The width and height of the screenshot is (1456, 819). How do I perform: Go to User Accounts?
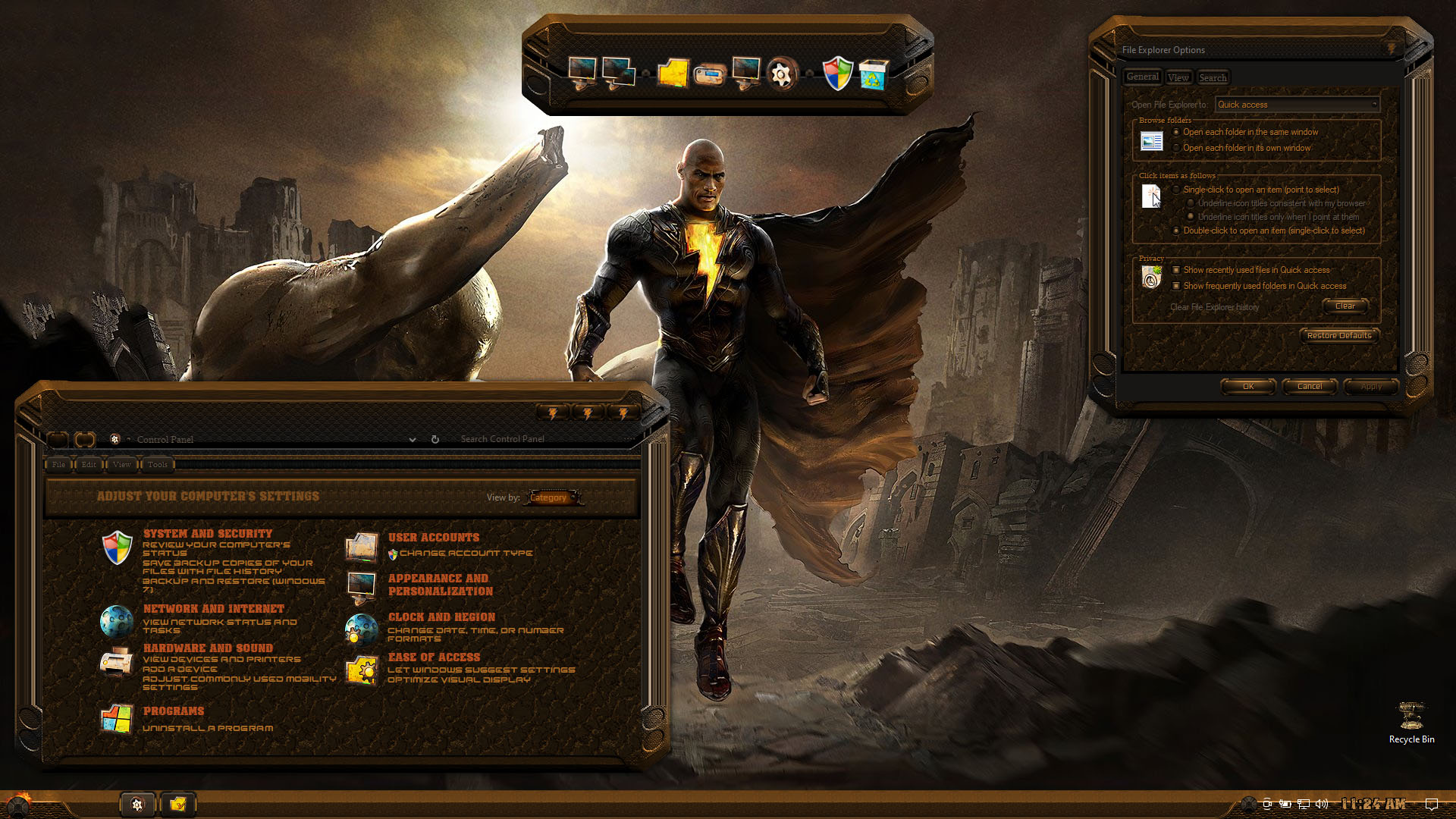point(434,538)
